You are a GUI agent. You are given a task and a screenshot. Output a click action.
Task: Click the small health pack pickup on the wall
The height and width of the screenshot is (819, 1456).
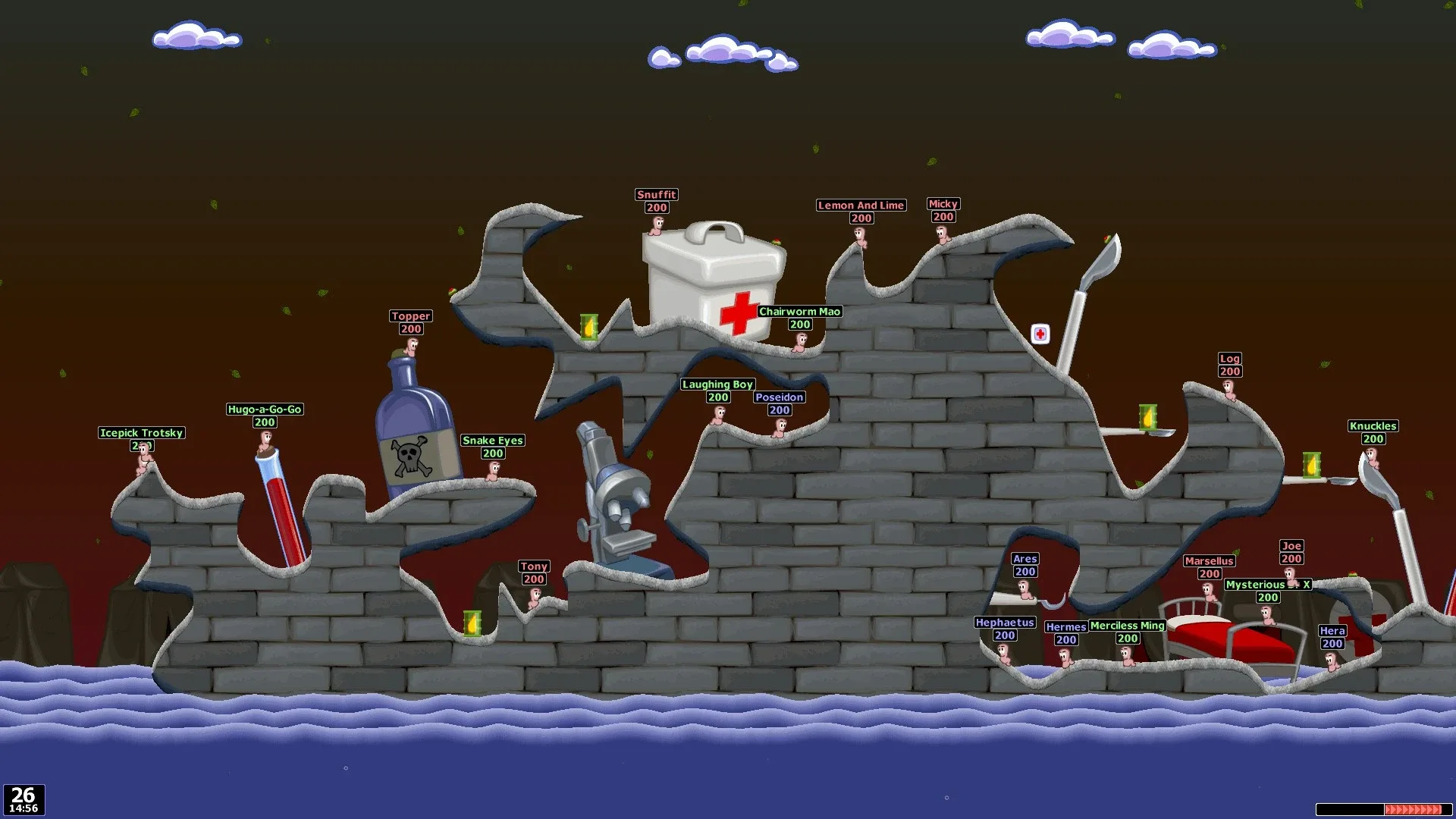(1040, 334)
